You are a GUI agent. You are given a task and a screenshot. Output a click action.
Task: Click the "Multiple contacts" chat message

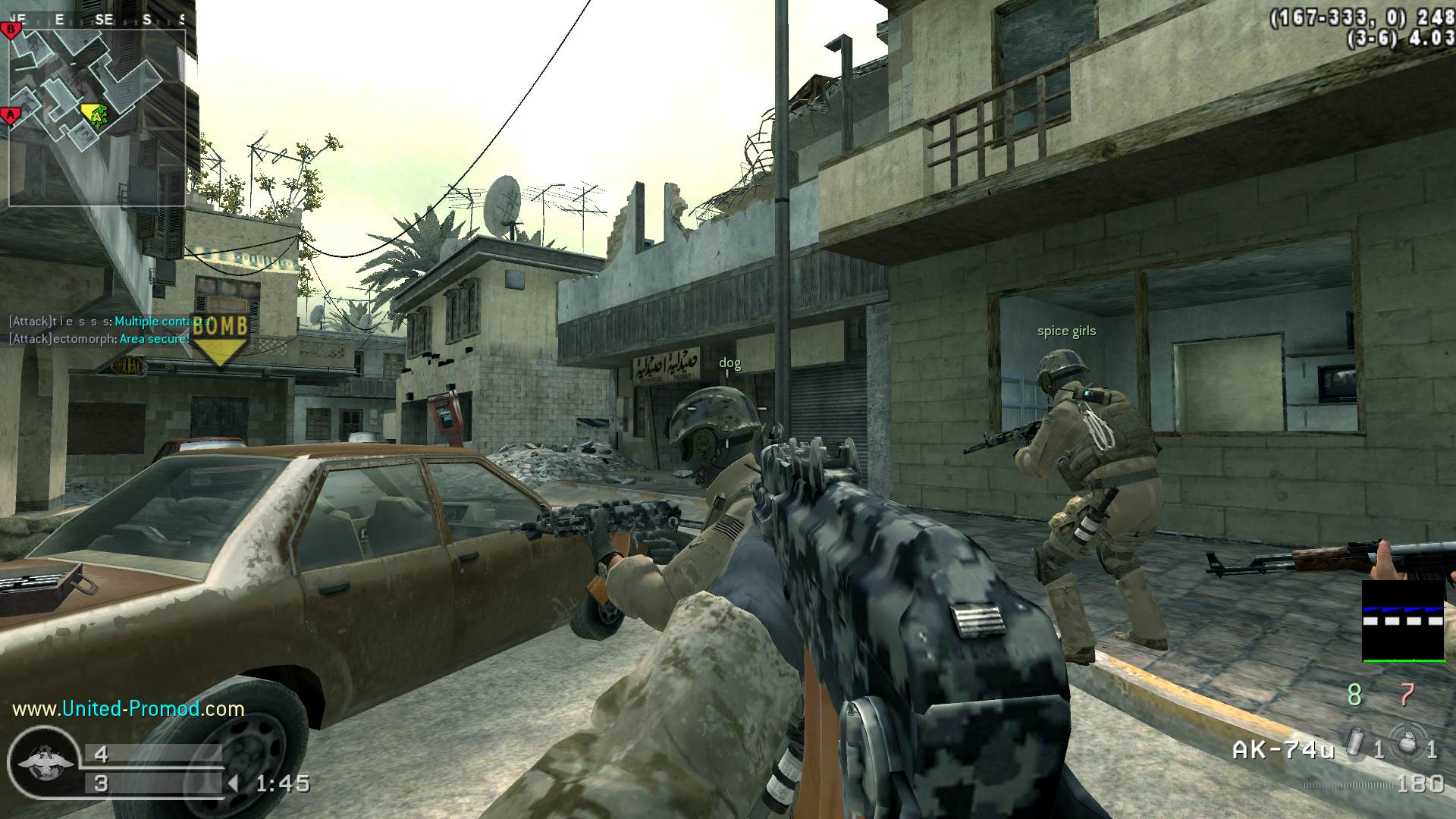point(161,322)
